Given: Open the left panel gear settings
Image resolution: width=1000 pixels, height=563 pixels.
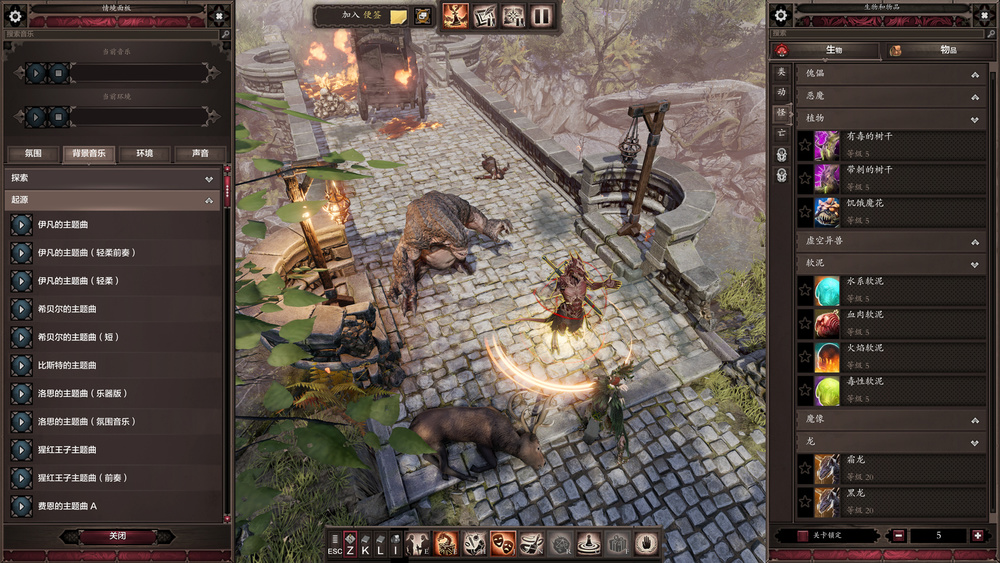Looking at the screenshot, I should [15, 15].
